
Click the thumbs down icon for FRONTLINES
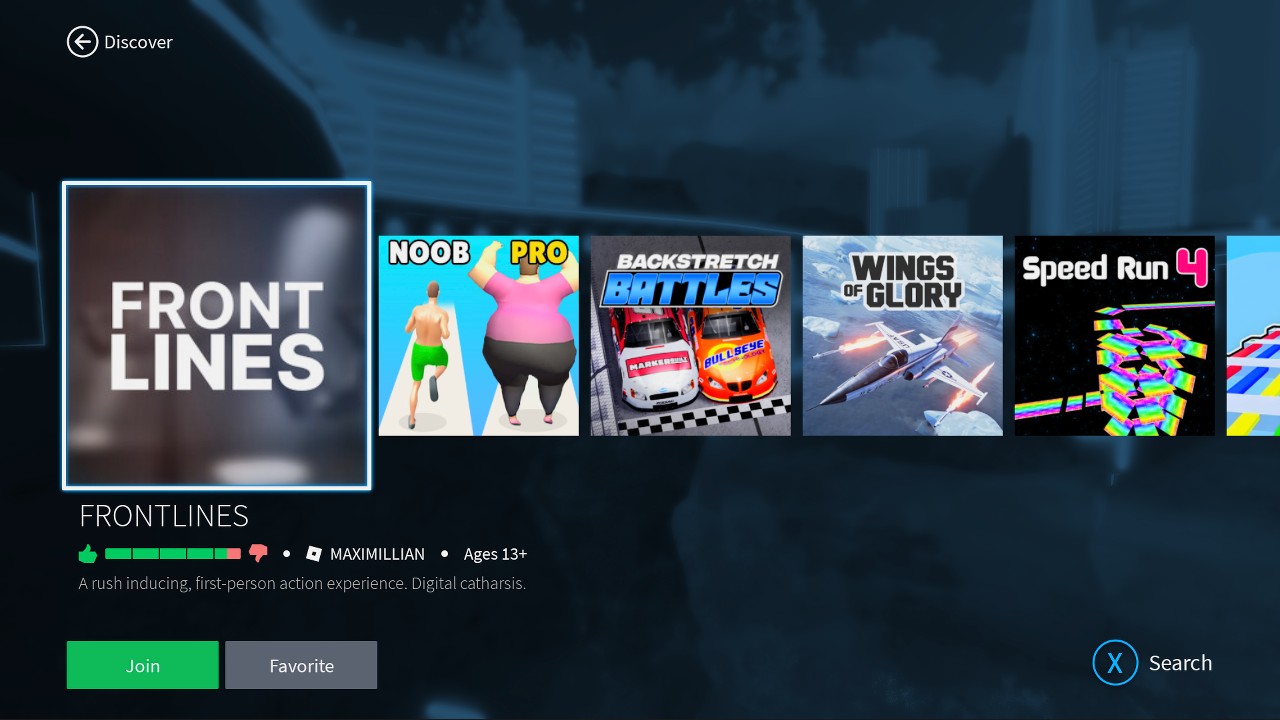(x=259, y=553)
